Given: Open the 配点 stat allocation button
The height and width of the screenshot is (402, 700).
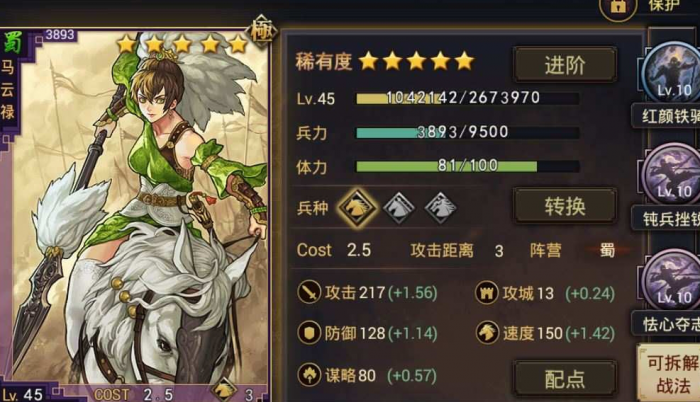Looking at the screenshot, I should click(x=564, y=378).
